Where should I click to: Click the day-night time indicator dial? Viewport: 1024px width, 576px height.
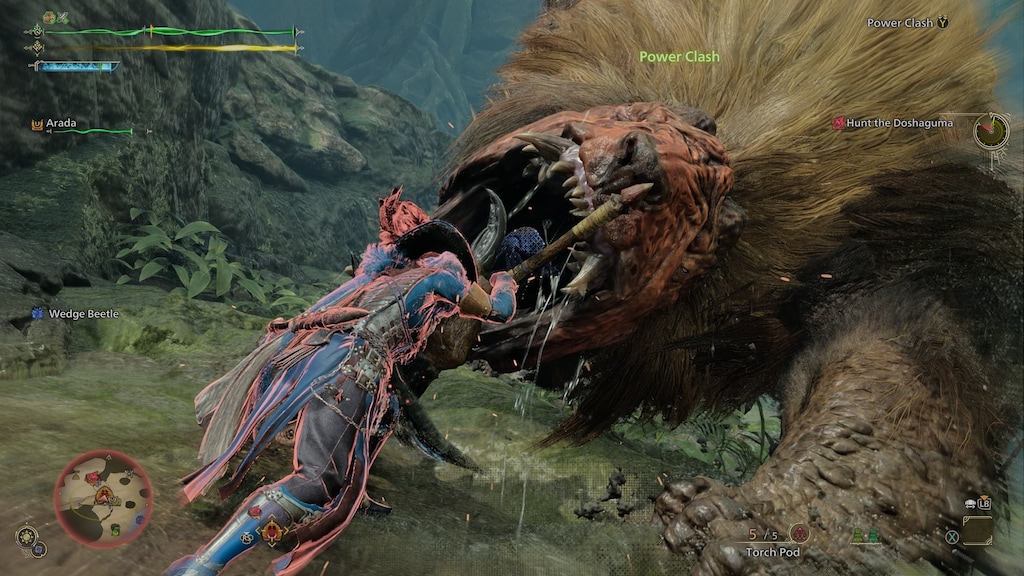[x=26, y=538]
